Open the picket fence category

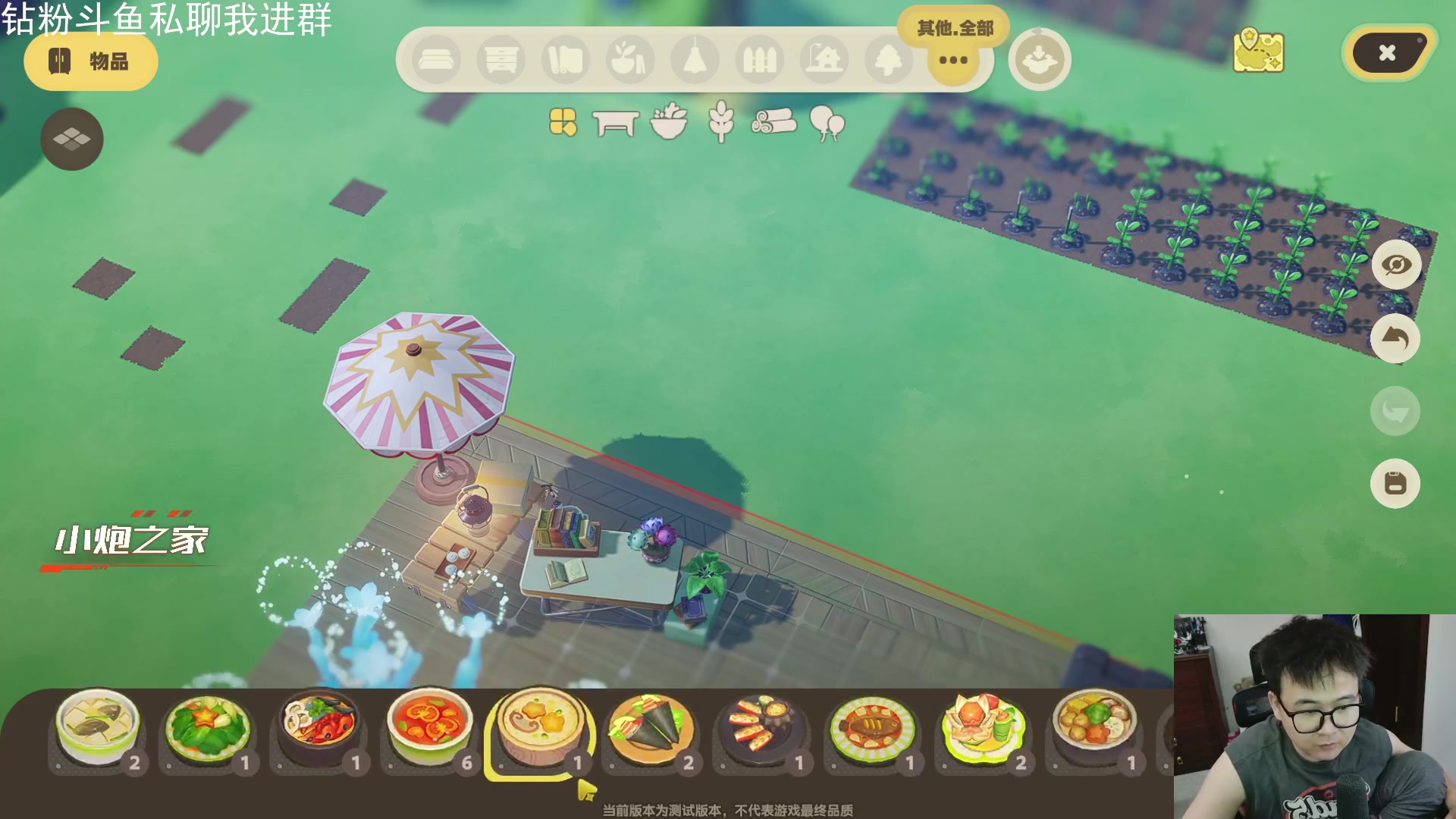759,60
